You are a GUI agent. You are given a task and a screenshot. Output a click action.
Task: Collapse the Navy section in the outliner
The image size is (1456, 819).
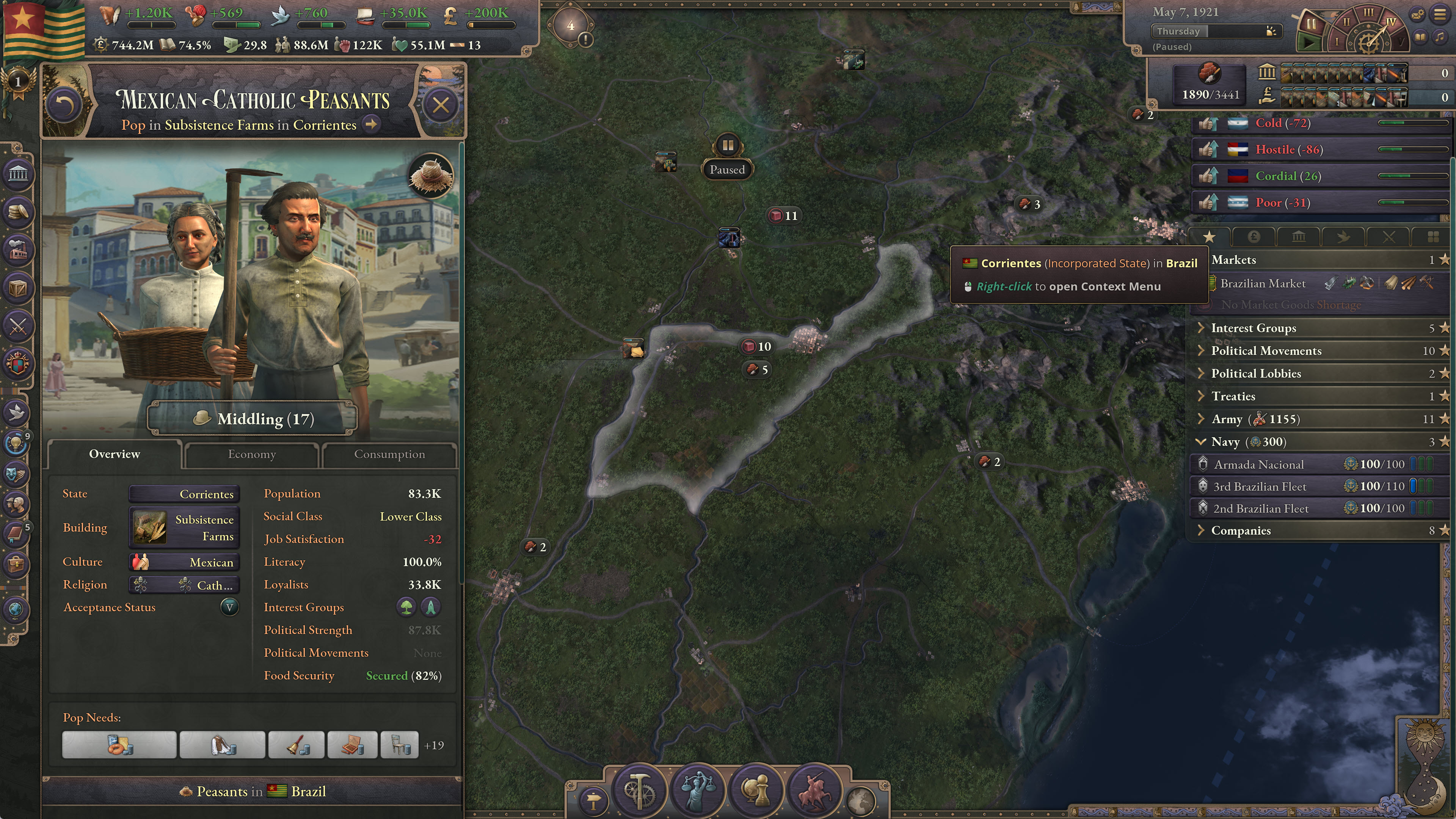point(1202,442)
